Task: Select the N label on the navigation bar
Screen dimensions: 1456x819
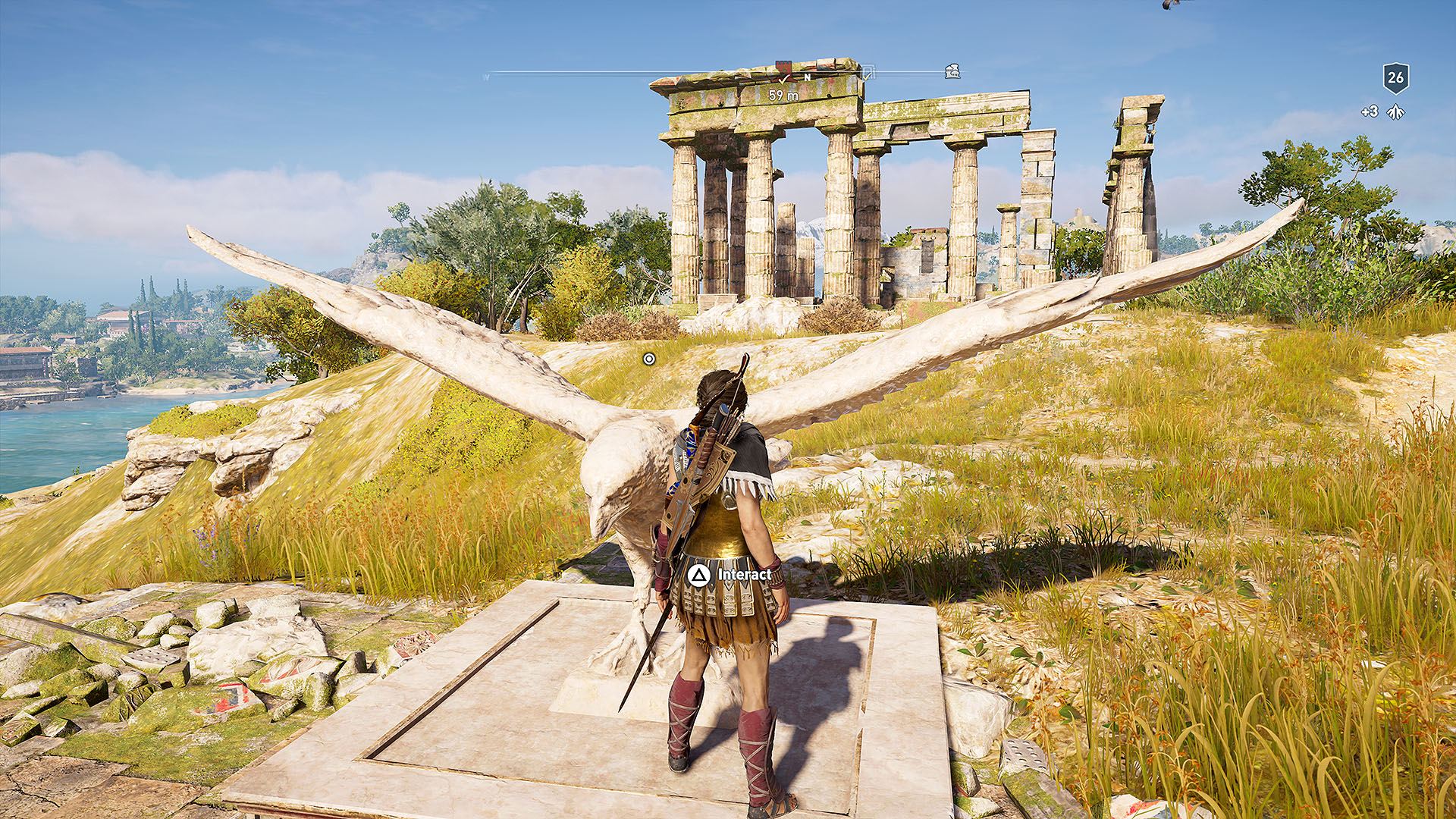Action: coord(807,77)
